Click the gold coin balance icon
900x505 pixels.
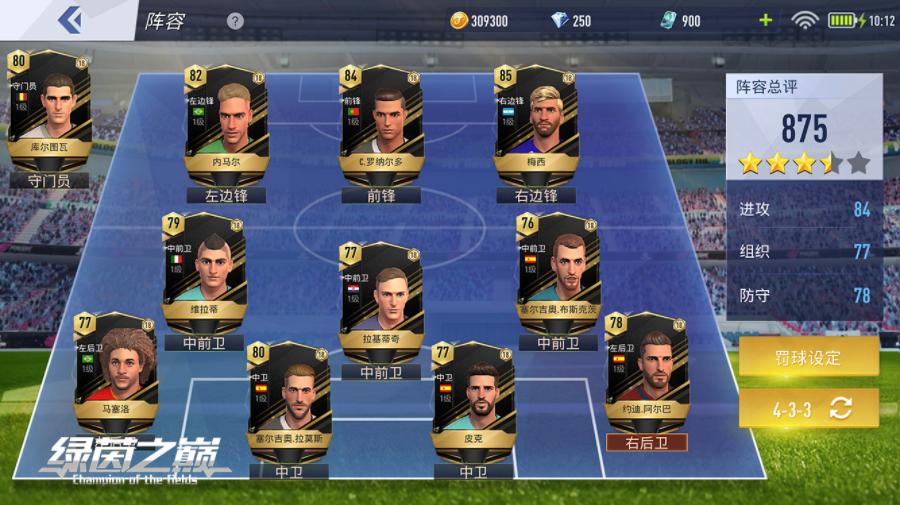(458, 20)
